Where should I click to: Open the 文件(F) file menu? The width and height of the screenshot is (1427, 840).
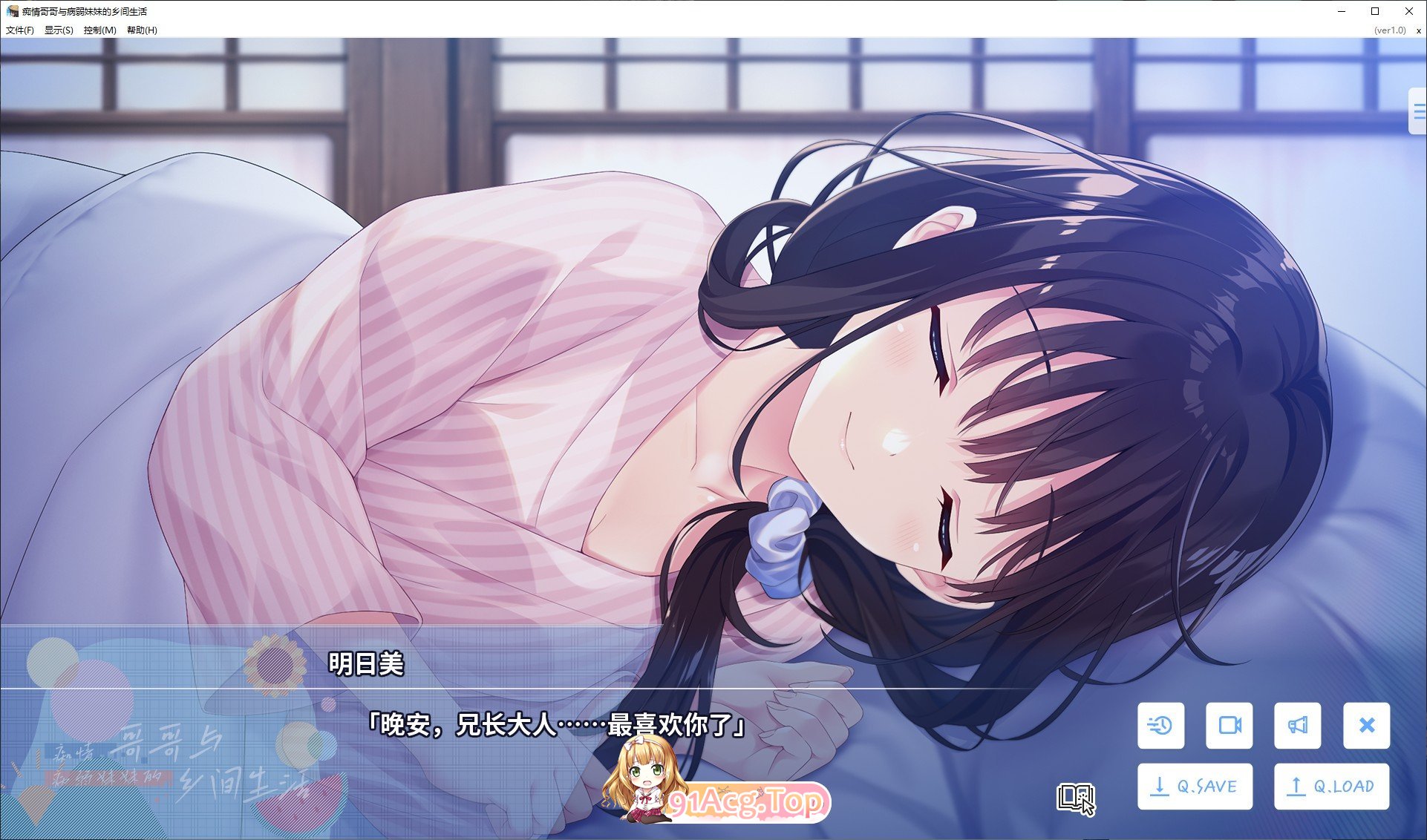point(19,31)
